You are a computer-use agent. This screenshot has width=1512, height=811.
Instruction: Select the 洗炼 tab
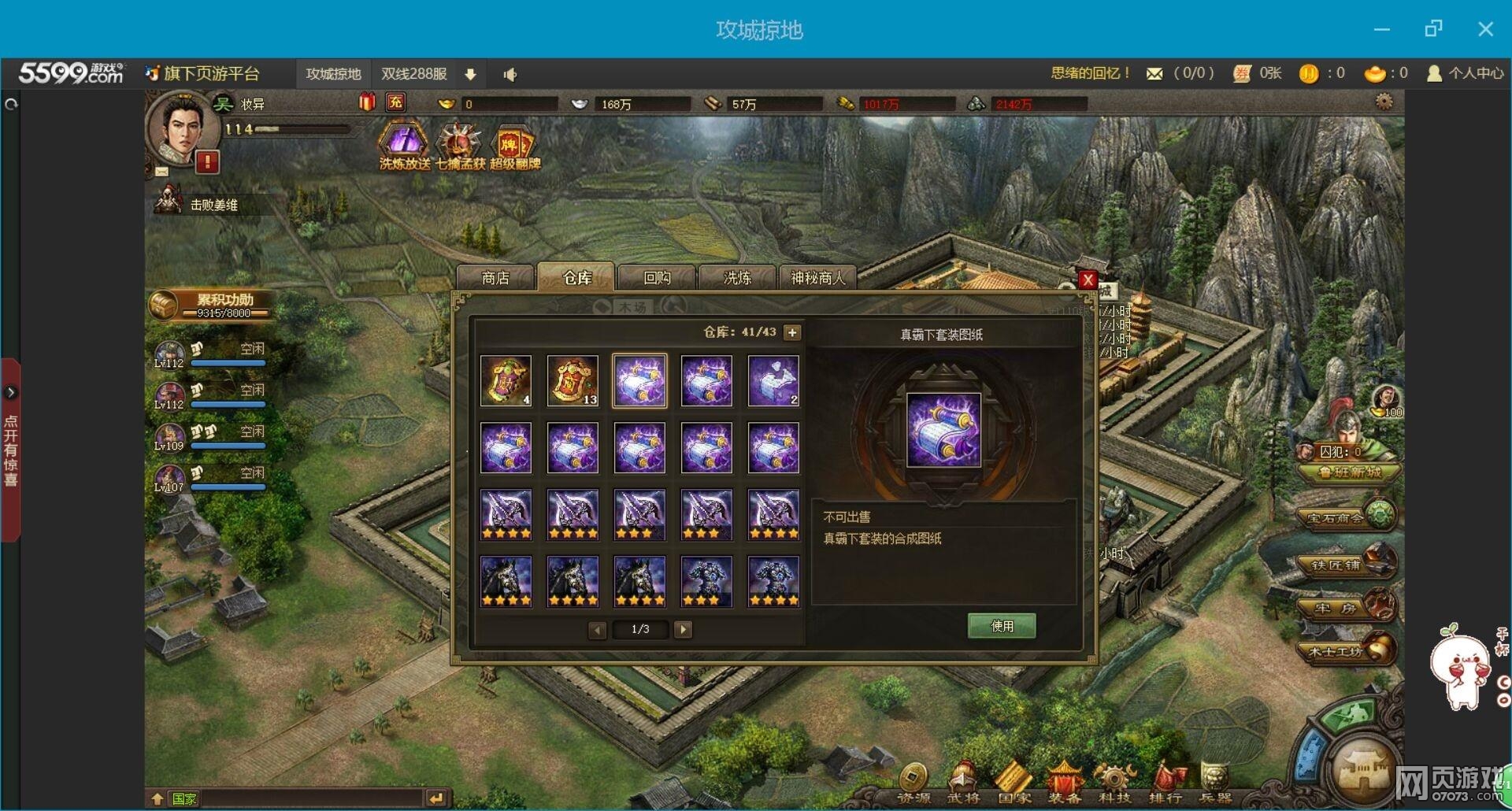coord(737,278)
